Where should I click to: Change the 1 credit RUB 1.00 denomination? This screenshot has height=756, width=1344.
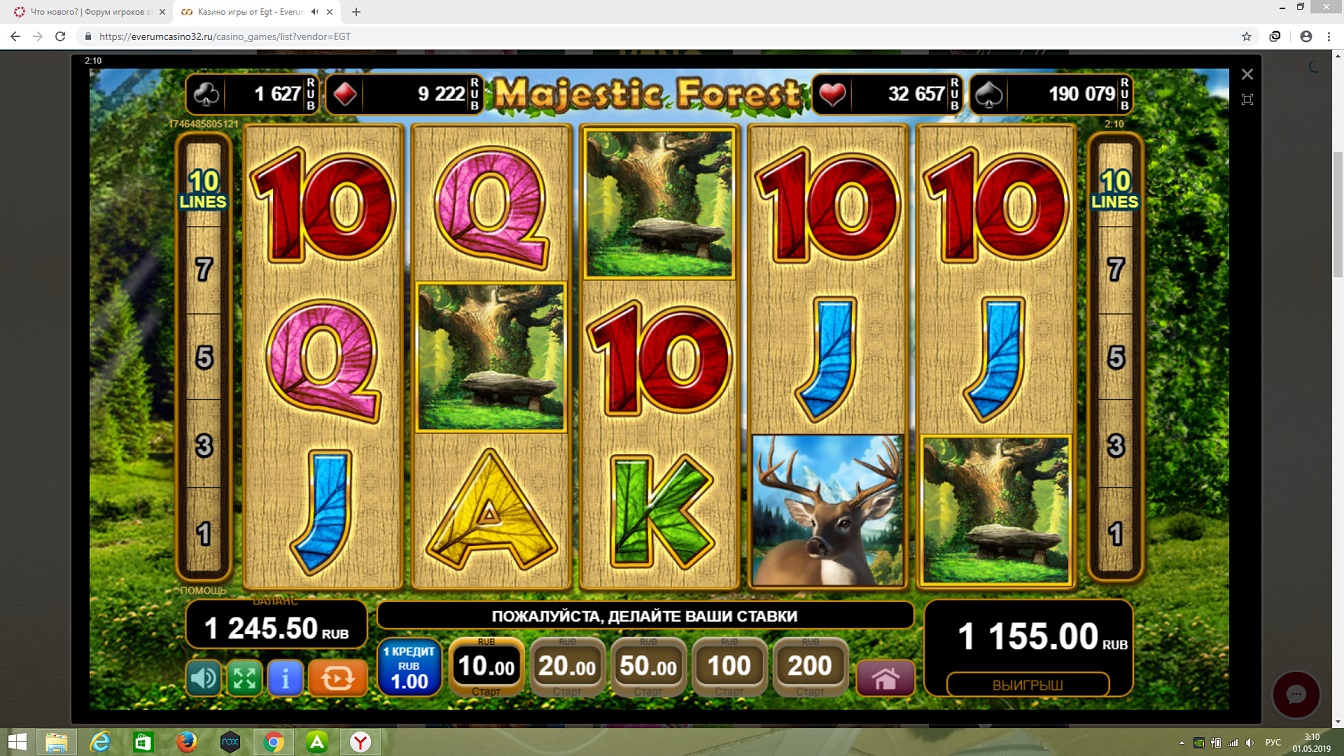tap(409, 668)
